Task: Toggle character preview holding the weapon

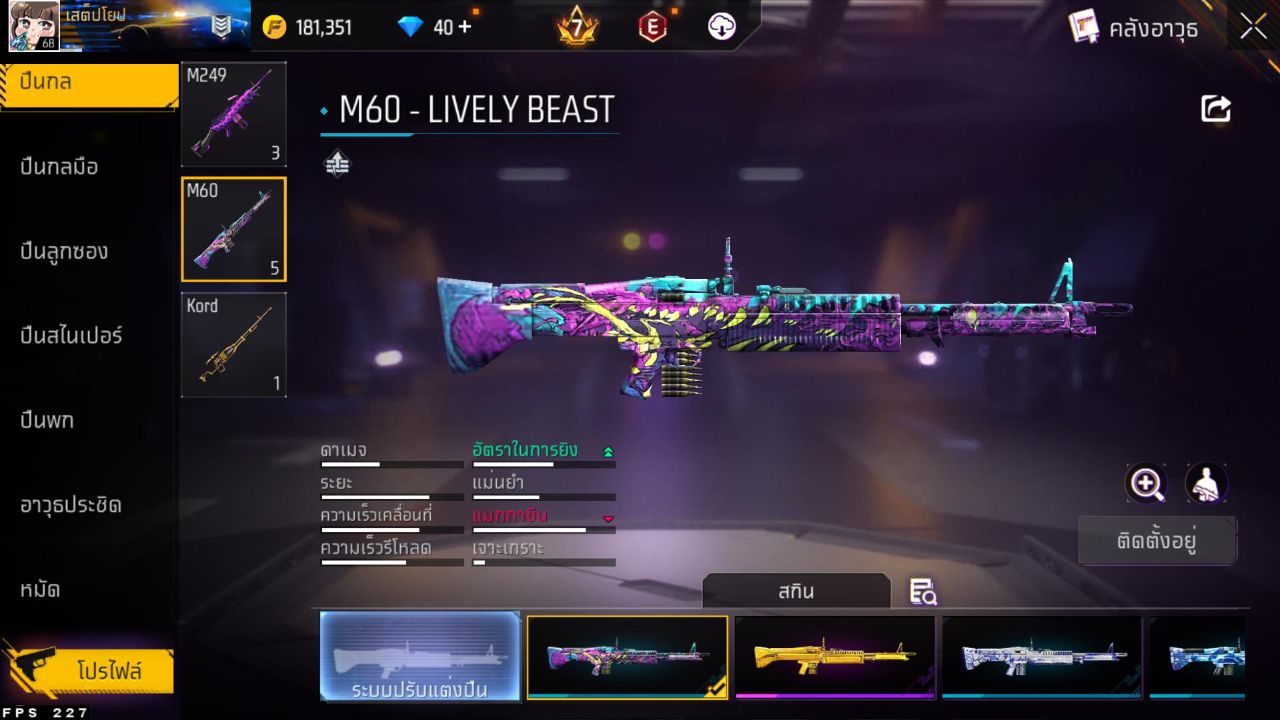Action: 1206,484
